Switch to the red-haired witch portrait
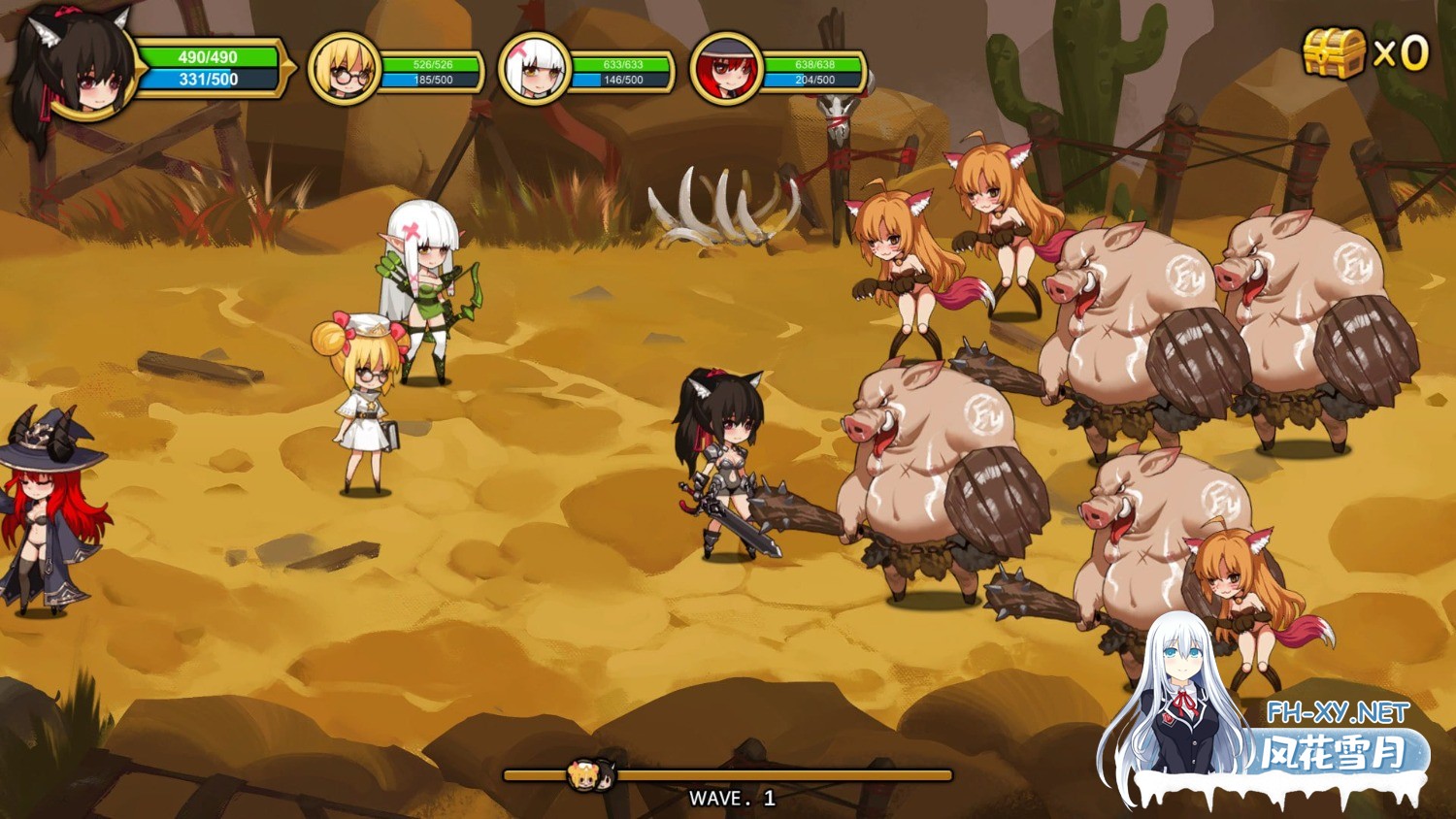This screenshot has width=1456, height=819. coord(725,69)
